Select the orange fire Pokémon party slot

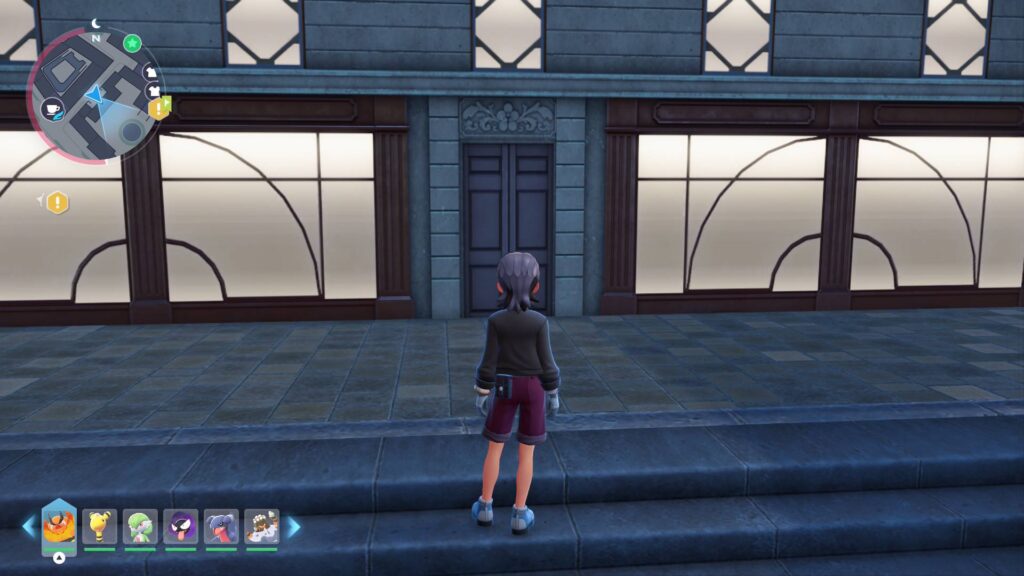pyautogui.click(x=59, y=525)
